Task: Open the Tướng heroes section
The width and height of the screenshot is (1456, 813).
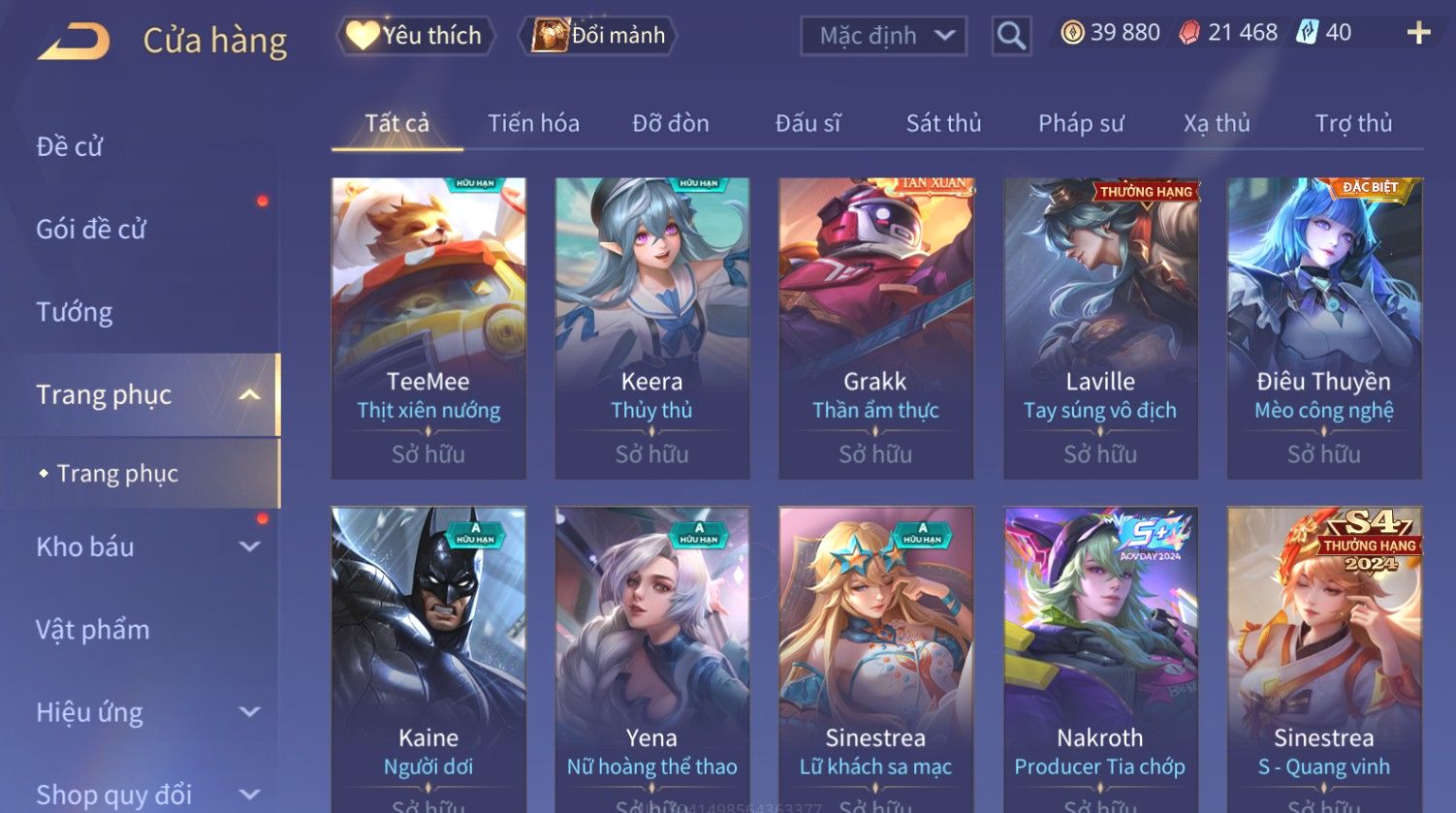Action: click(75, 312)
